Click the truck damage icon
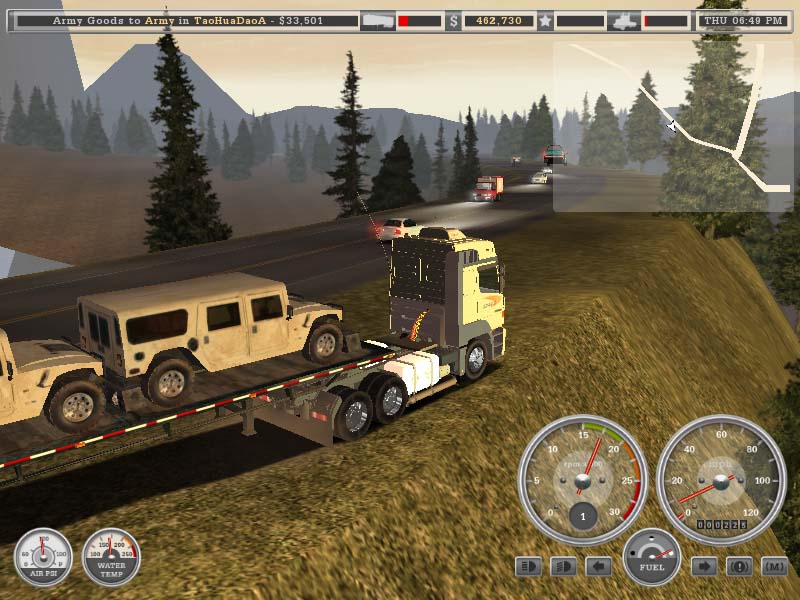 click(x=623, y=20)
